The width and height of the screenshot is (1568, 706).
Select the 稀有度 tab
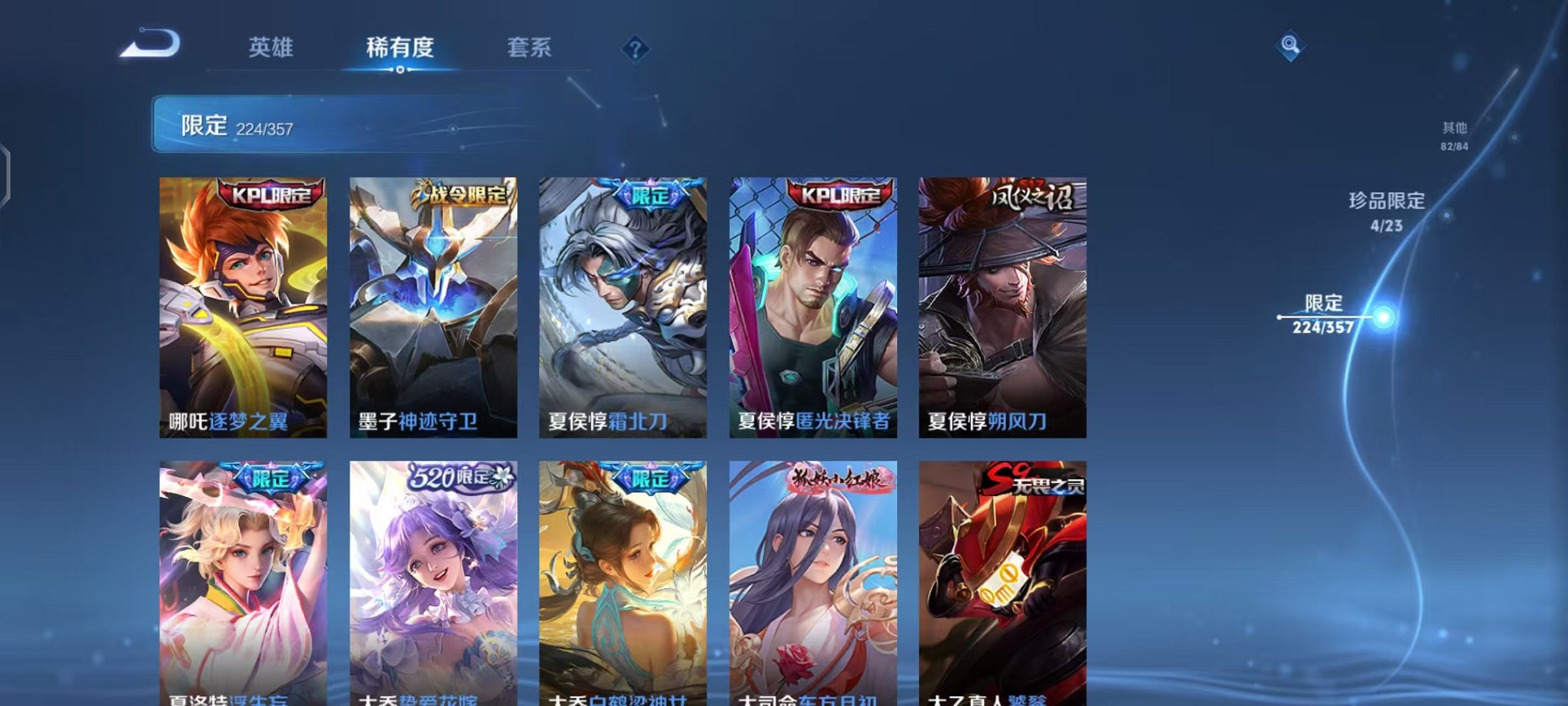click(x=400, y=48)
